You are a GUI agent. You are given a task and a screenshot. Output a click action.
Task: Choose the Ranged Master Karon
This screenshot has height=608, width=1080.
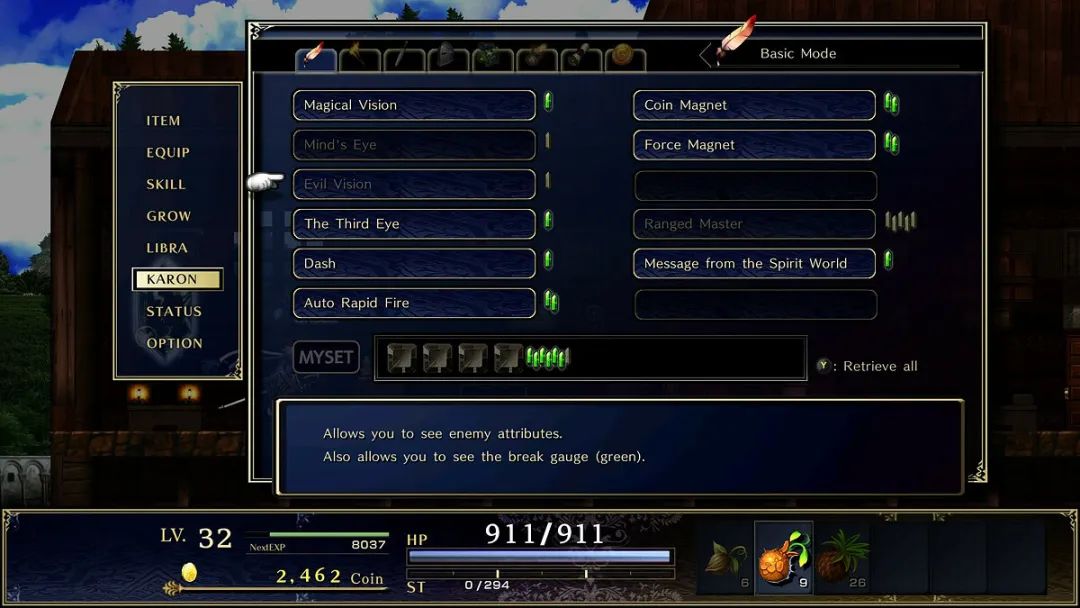click(755, 224)
